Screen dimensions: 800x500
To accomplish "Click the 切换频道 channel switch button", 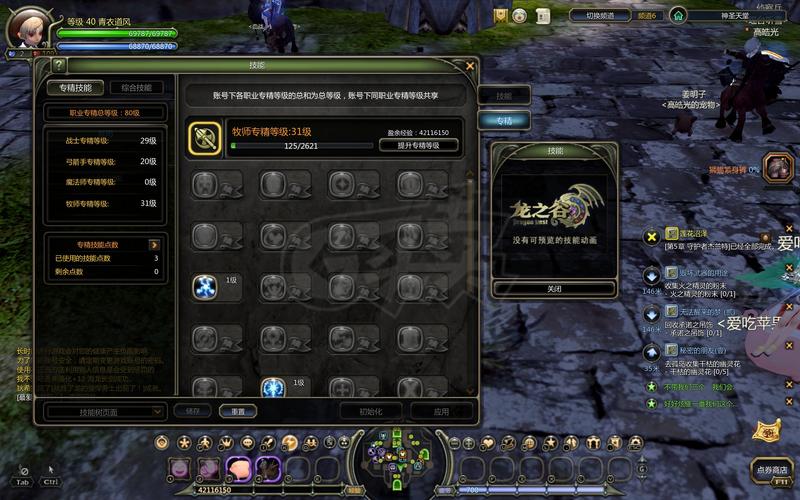I will coord(605,16).
